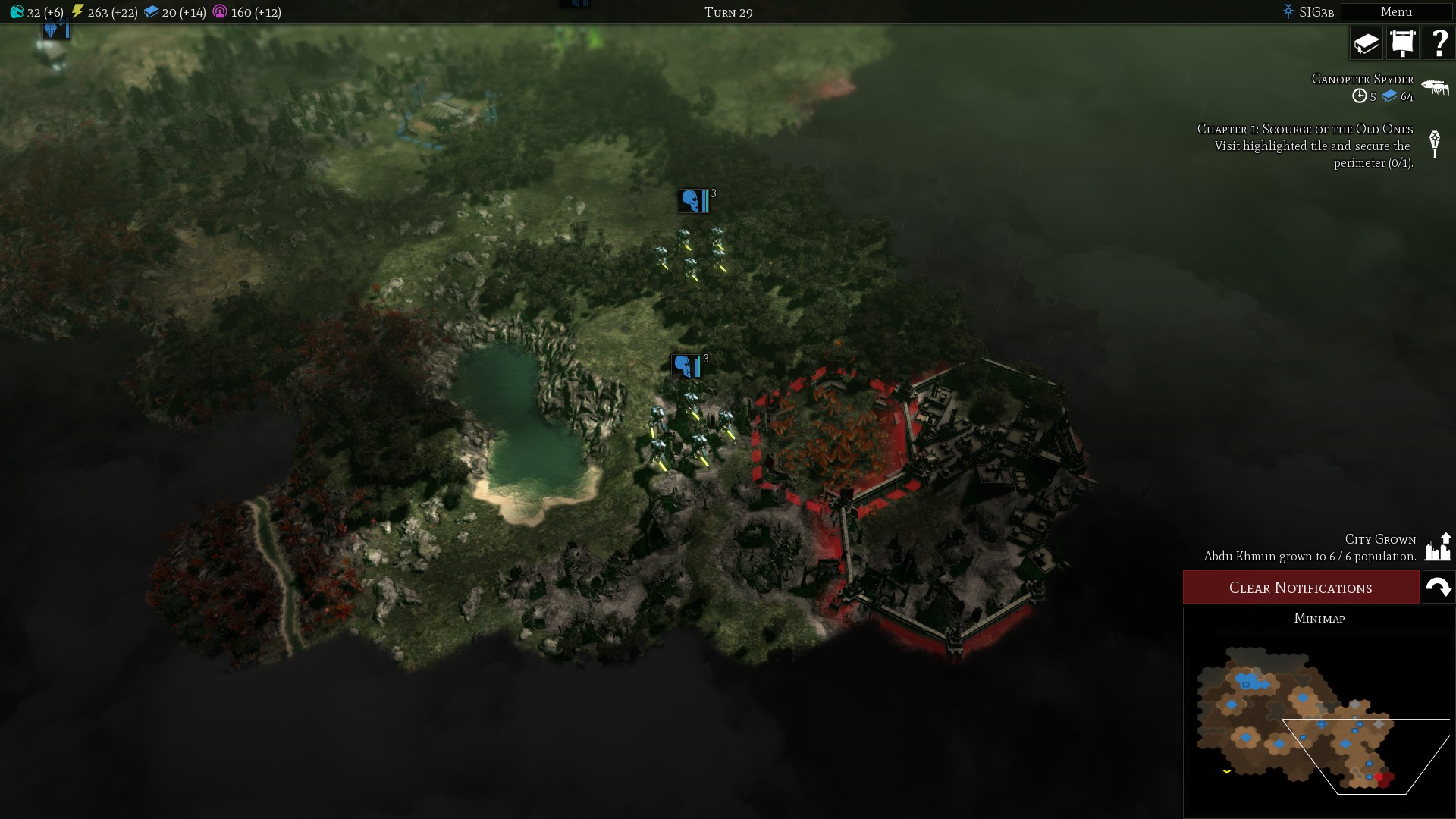Select the northern Necron unit badge
The width and height of the screenshot is (1456, 819).
693,201
